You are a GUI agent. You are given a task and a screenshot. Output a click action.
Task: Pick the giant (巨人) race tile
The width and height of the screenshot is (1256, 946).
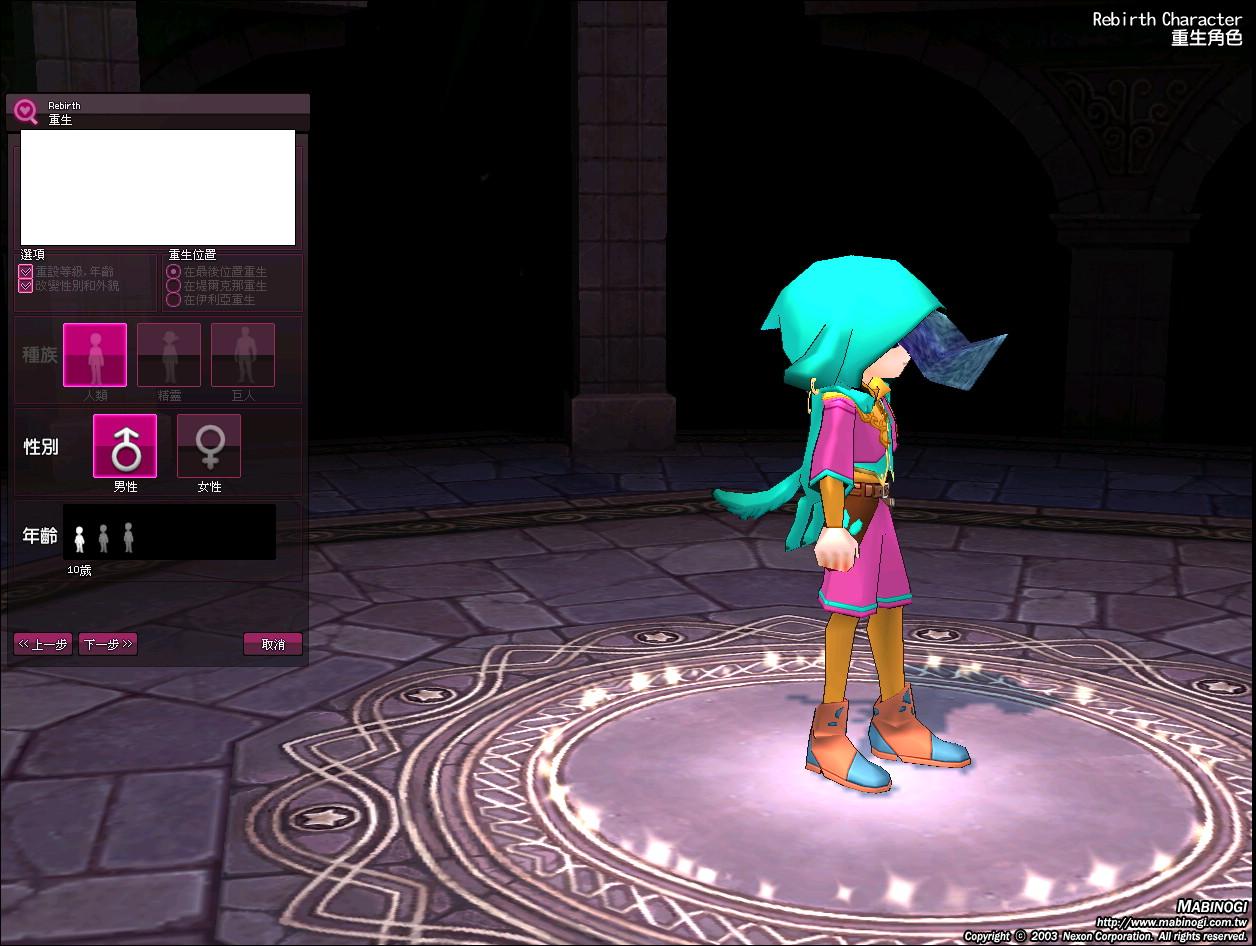point(243,355)
